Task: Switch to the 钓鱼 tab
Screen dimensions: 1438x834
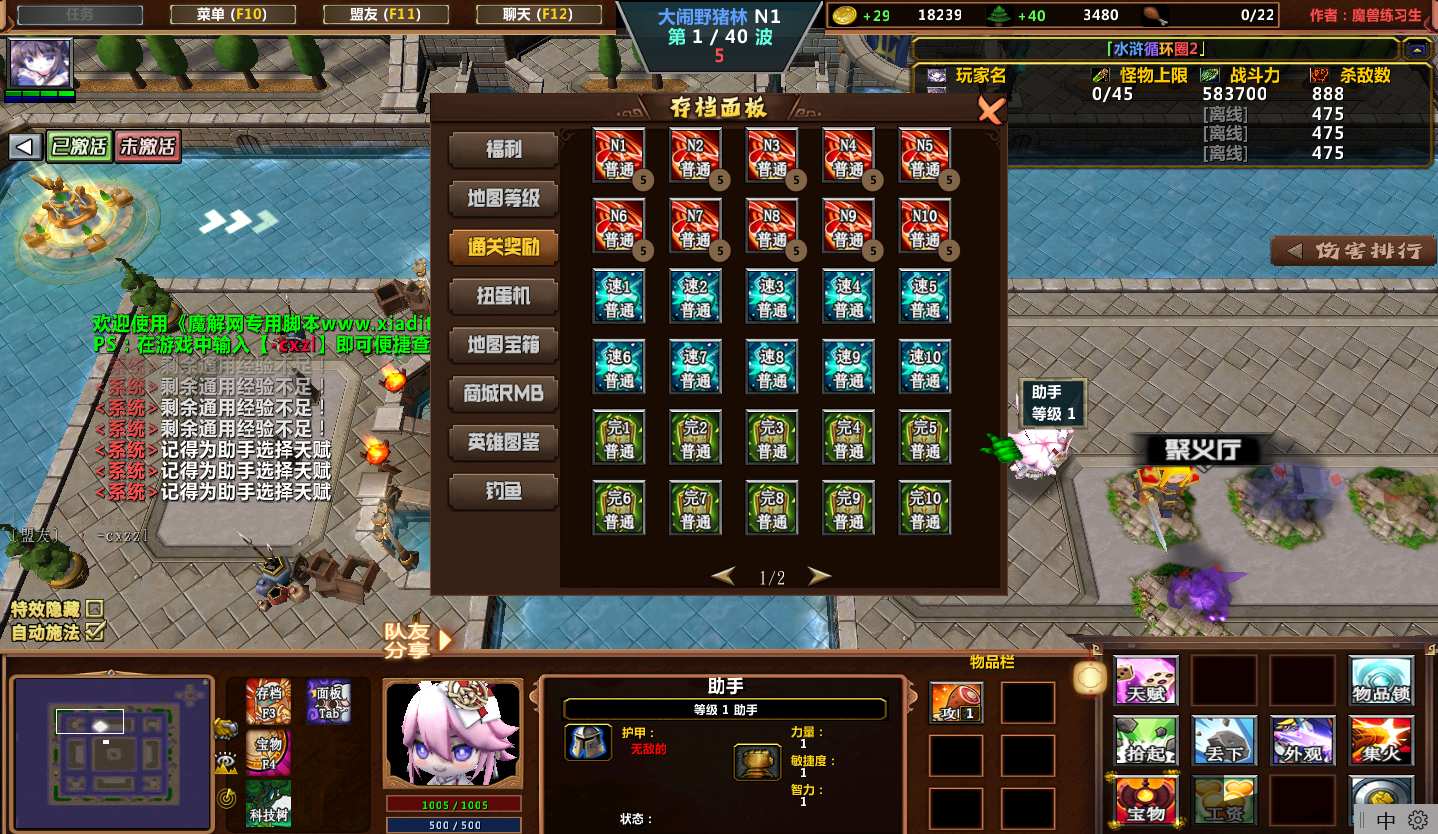Action: pos(503,491)
